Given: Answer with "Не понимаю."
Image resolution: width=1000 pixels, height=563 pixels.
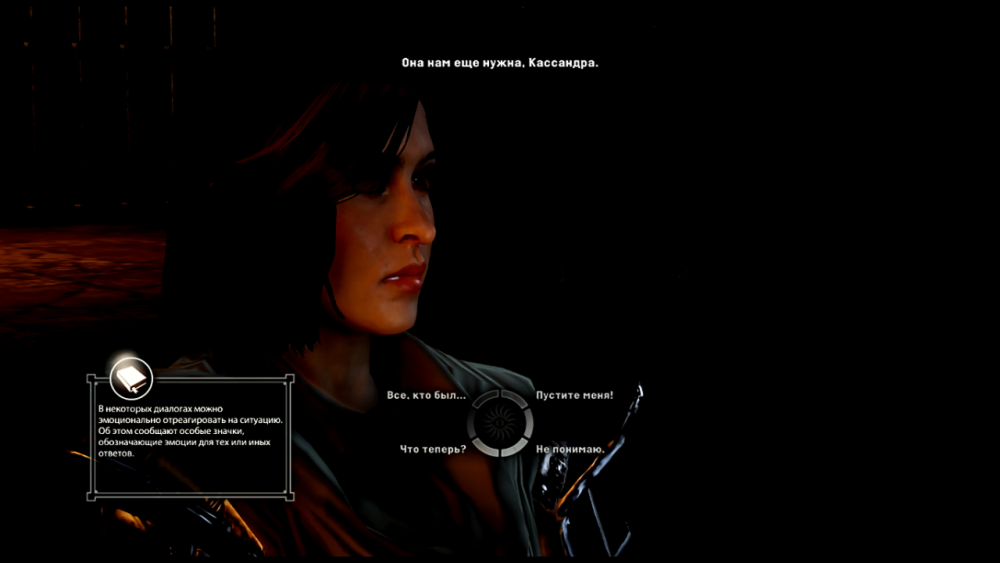Looking at the screenshot, I should (x=570, y=449).
